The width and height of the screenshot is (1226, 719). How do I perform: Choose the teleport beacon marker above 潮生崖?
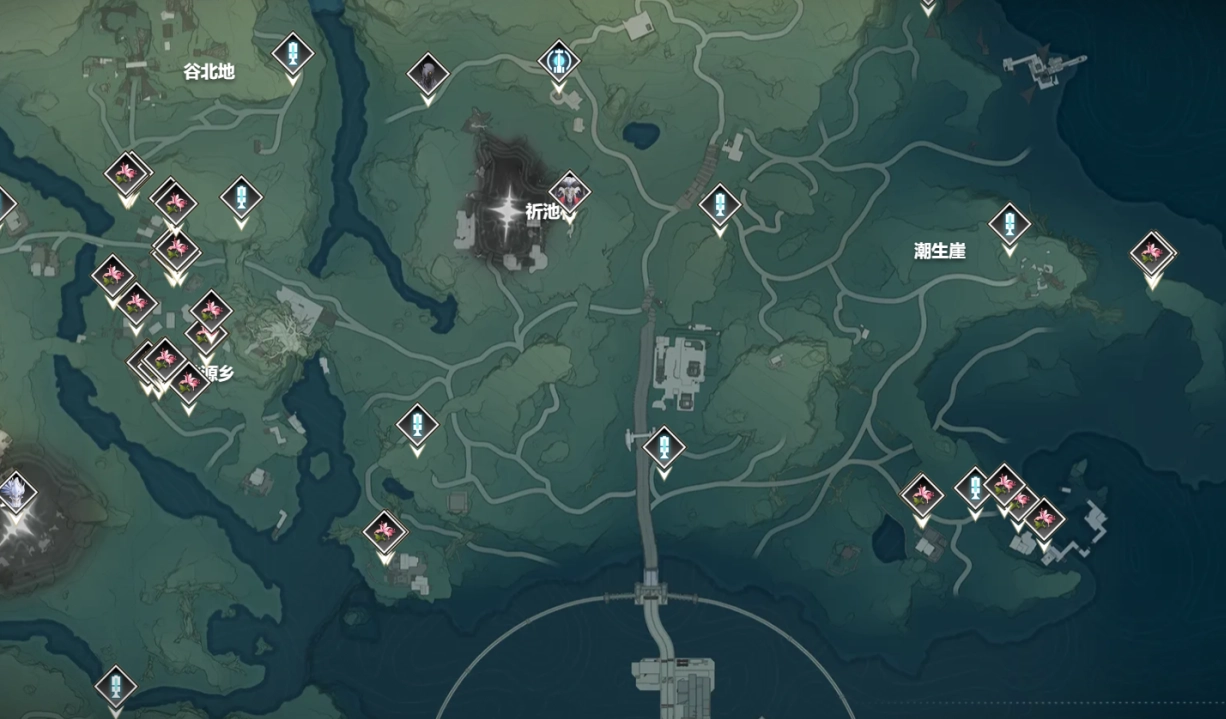1009,224
